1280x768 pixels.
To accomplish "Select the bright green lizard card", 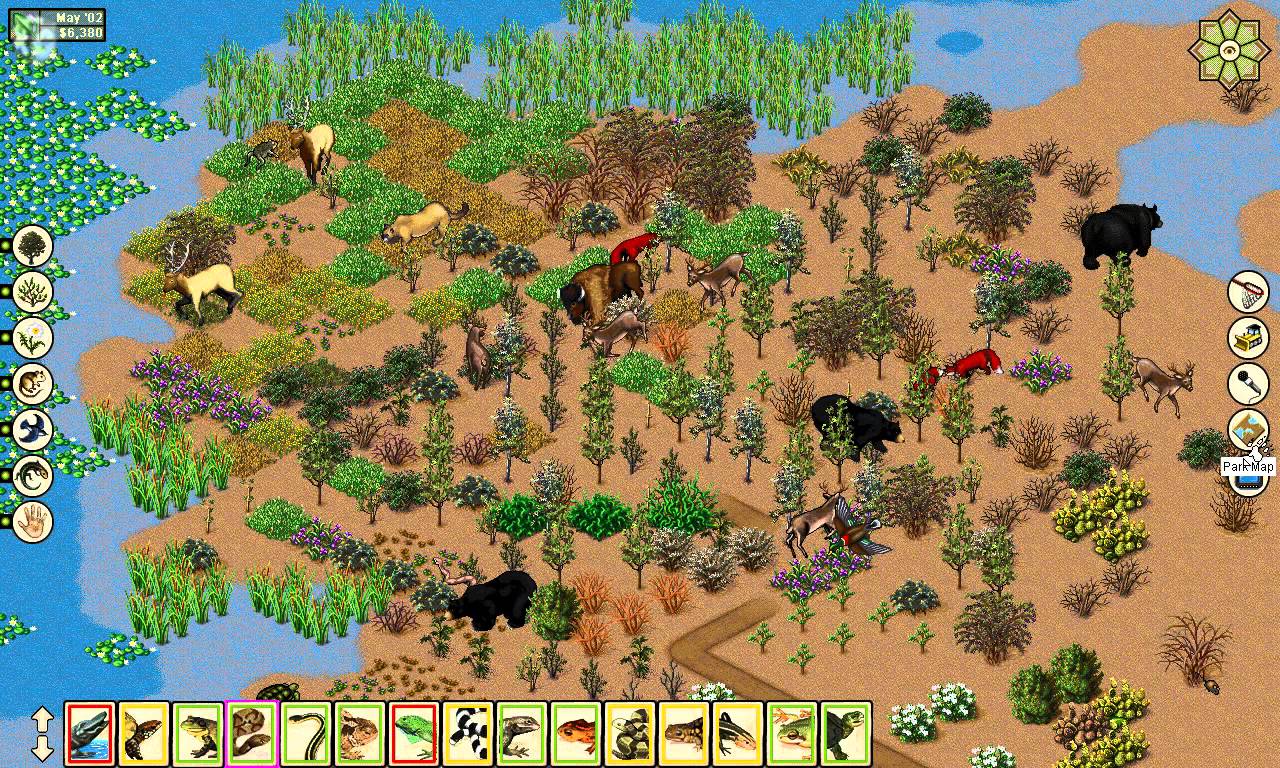I will [x=414, y=734].
